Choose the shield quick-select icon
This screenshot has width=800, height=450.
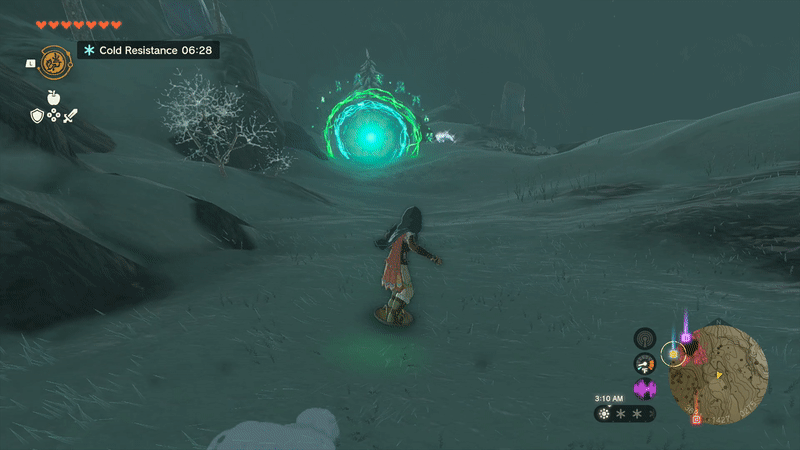pyautogui.click(x=37, y=116)
